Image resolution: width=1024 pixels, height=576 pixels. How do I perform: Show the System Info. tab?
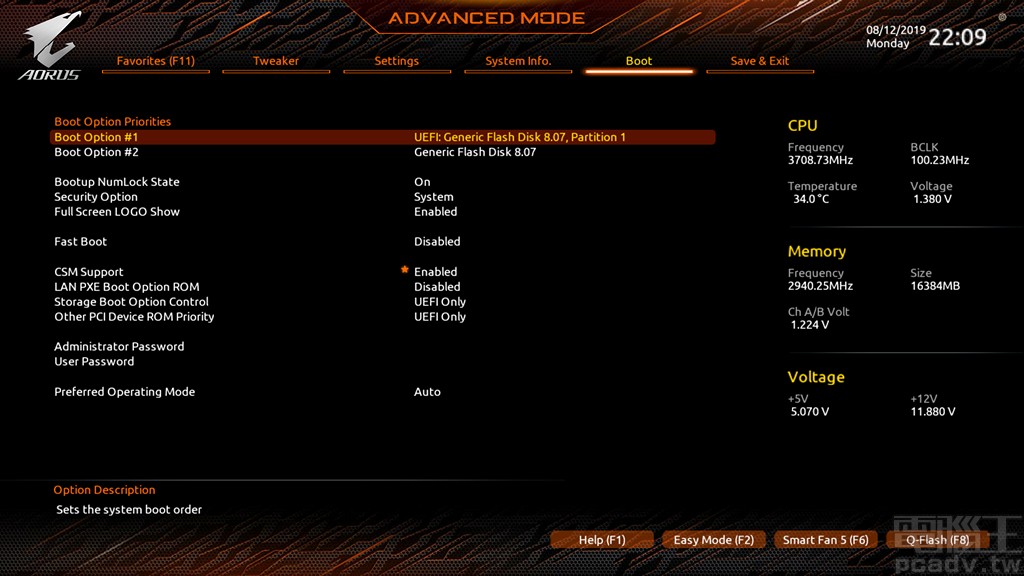coord(518,61)
